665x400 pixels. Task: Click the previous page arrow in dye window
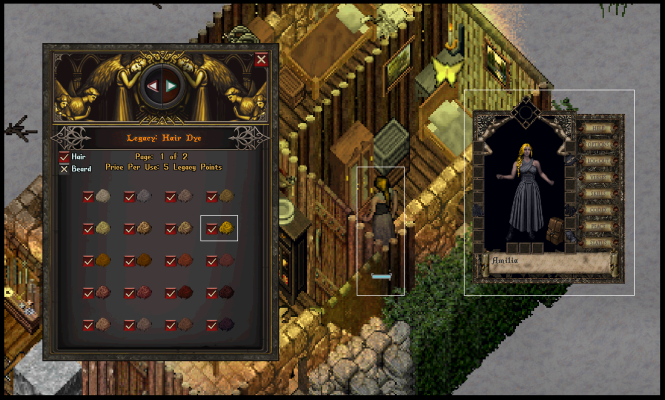pos(152,86)
